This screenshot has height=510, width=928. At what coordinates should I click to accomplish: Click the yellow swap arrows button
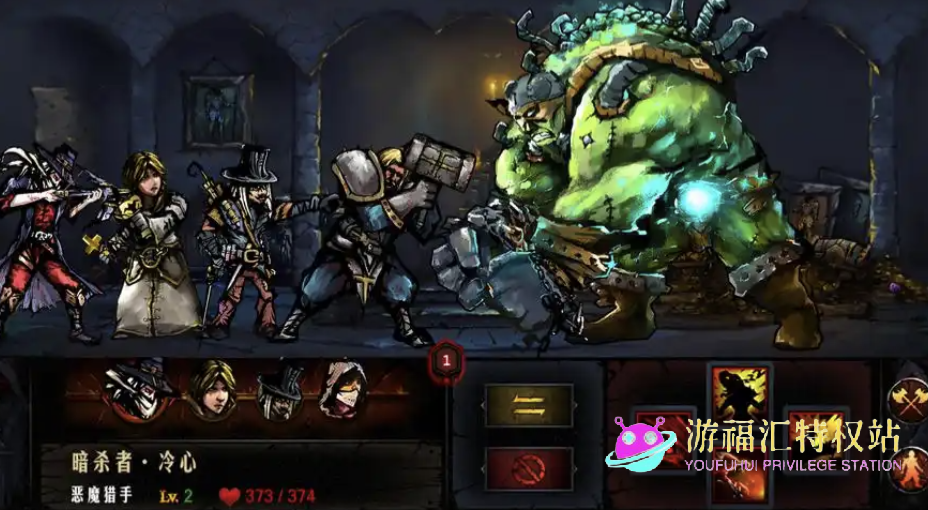(x=528, y=405)
